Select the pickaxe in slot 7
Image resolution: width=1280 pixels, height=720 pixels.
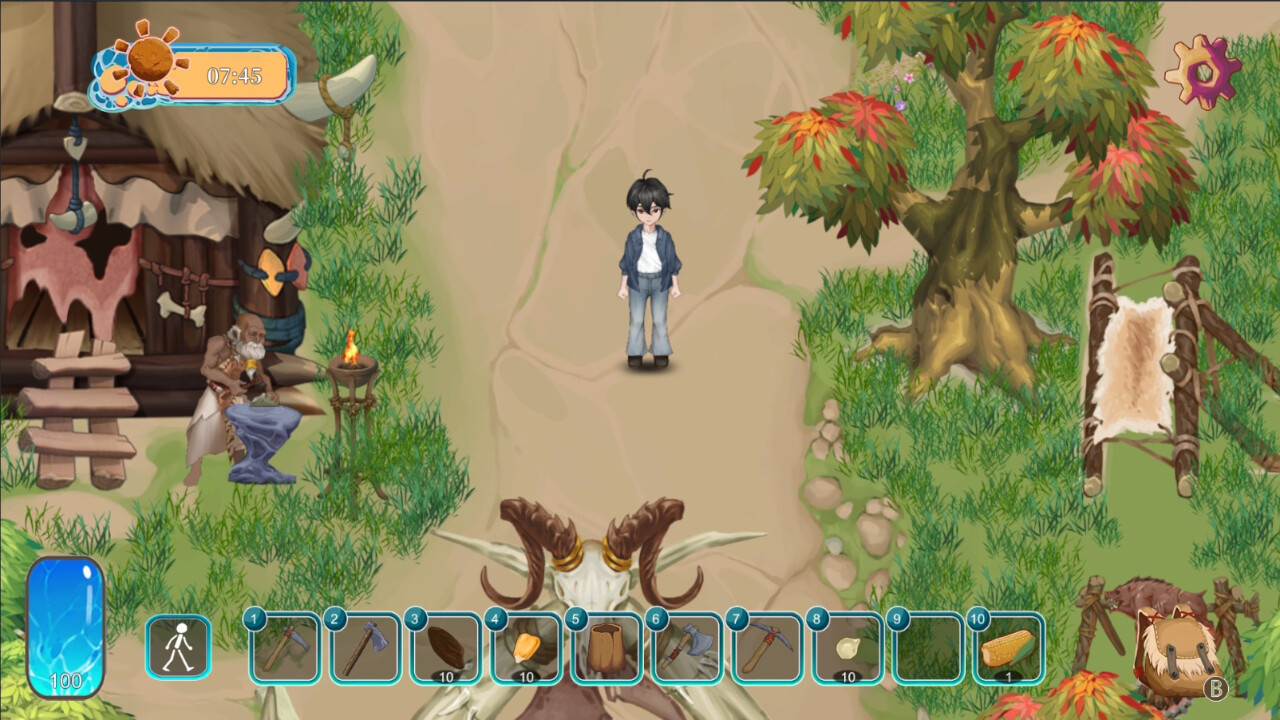[767, 648]
